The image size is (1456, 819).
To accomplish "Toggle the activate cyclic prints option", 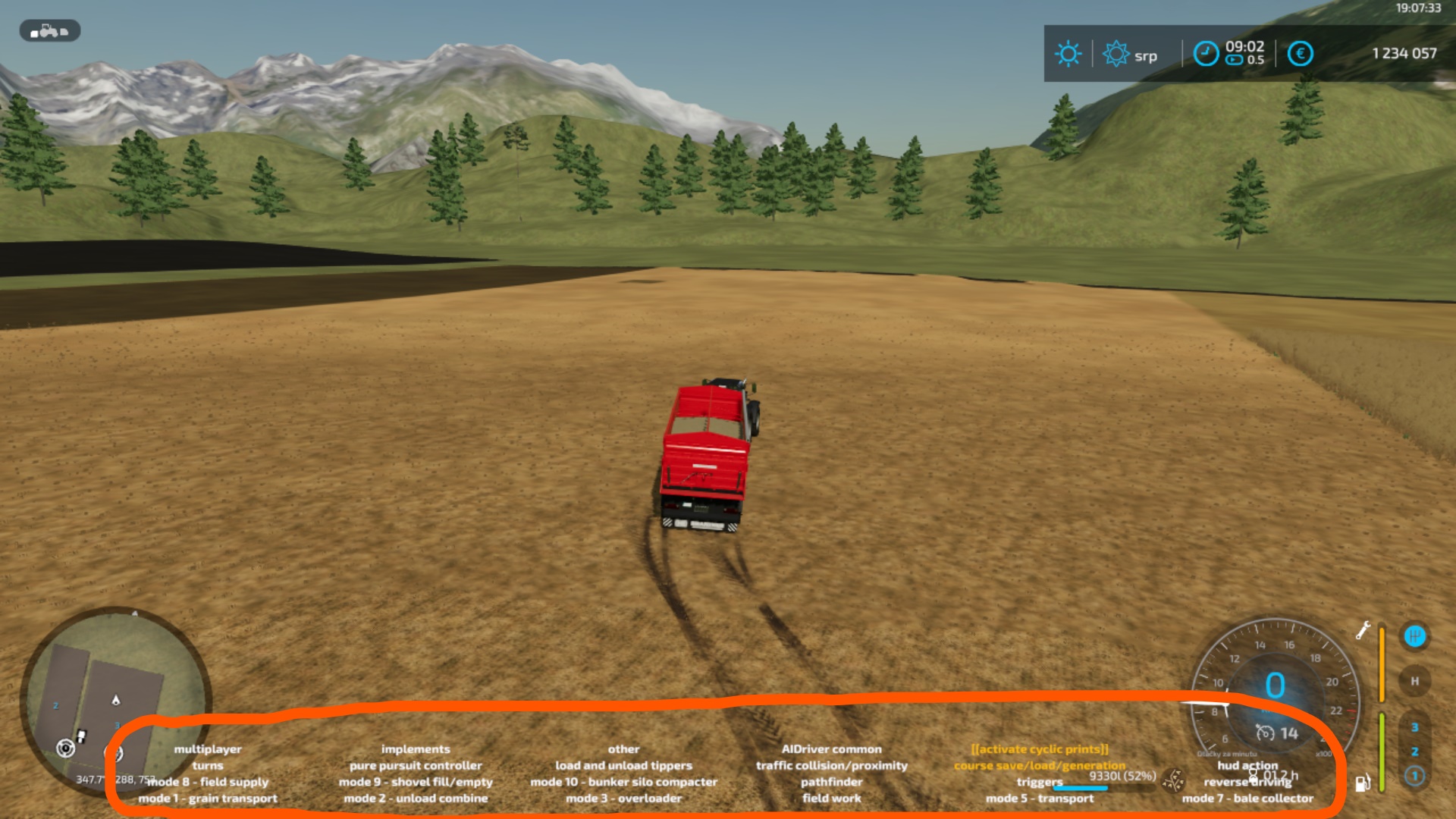I will (1039, 749).
